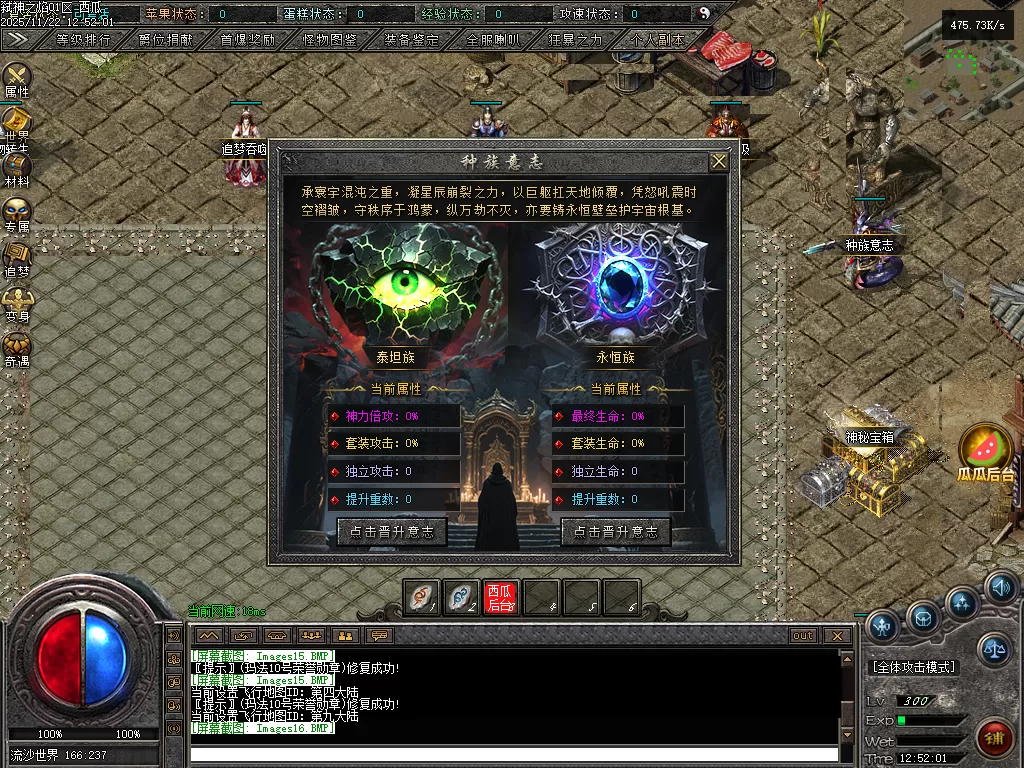This screenshot has height=768, width=1024.
Task: Open the 狂暴之力 menu
Action: (x=575, y=40)
